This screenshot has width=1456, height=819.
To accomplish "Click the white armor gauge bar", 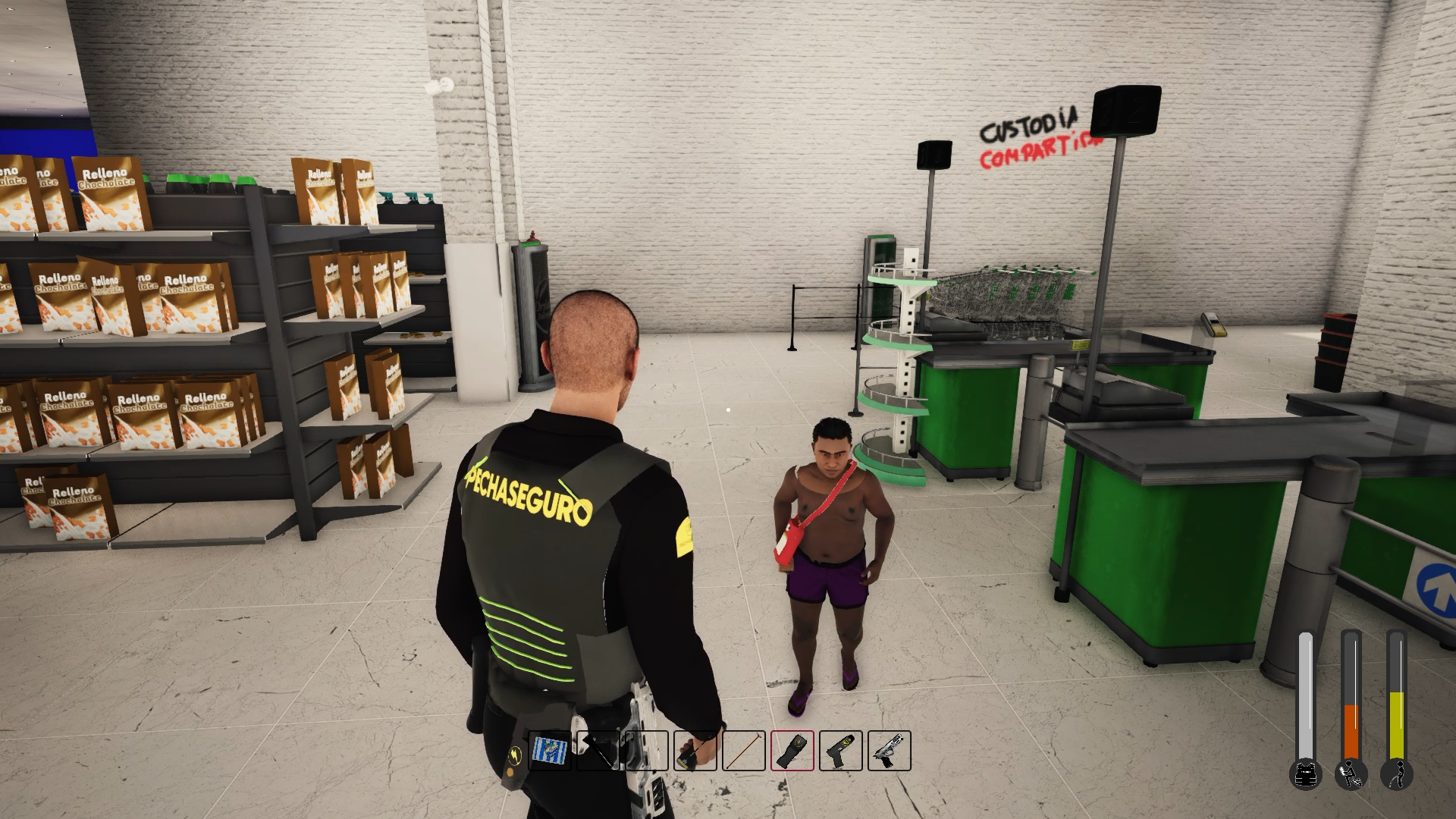I will coord(1307,690).
